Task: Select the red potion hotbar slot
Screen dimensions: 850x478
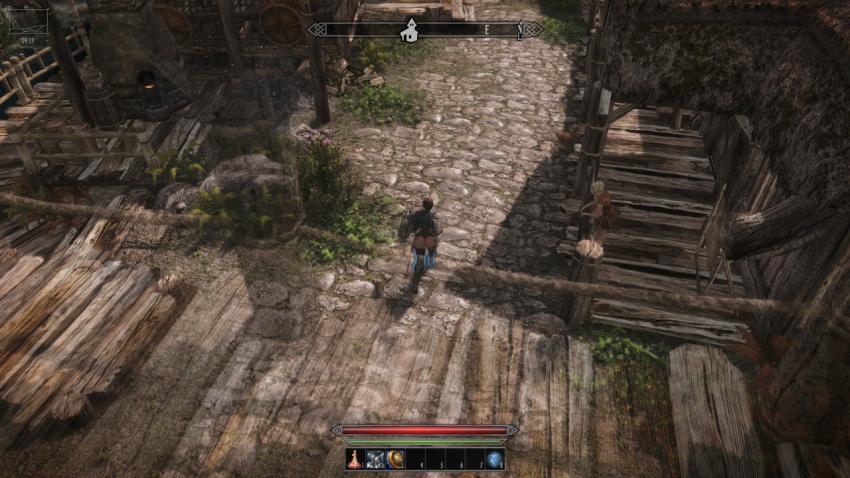Action: pyautogui.click(x=356, y=460)
